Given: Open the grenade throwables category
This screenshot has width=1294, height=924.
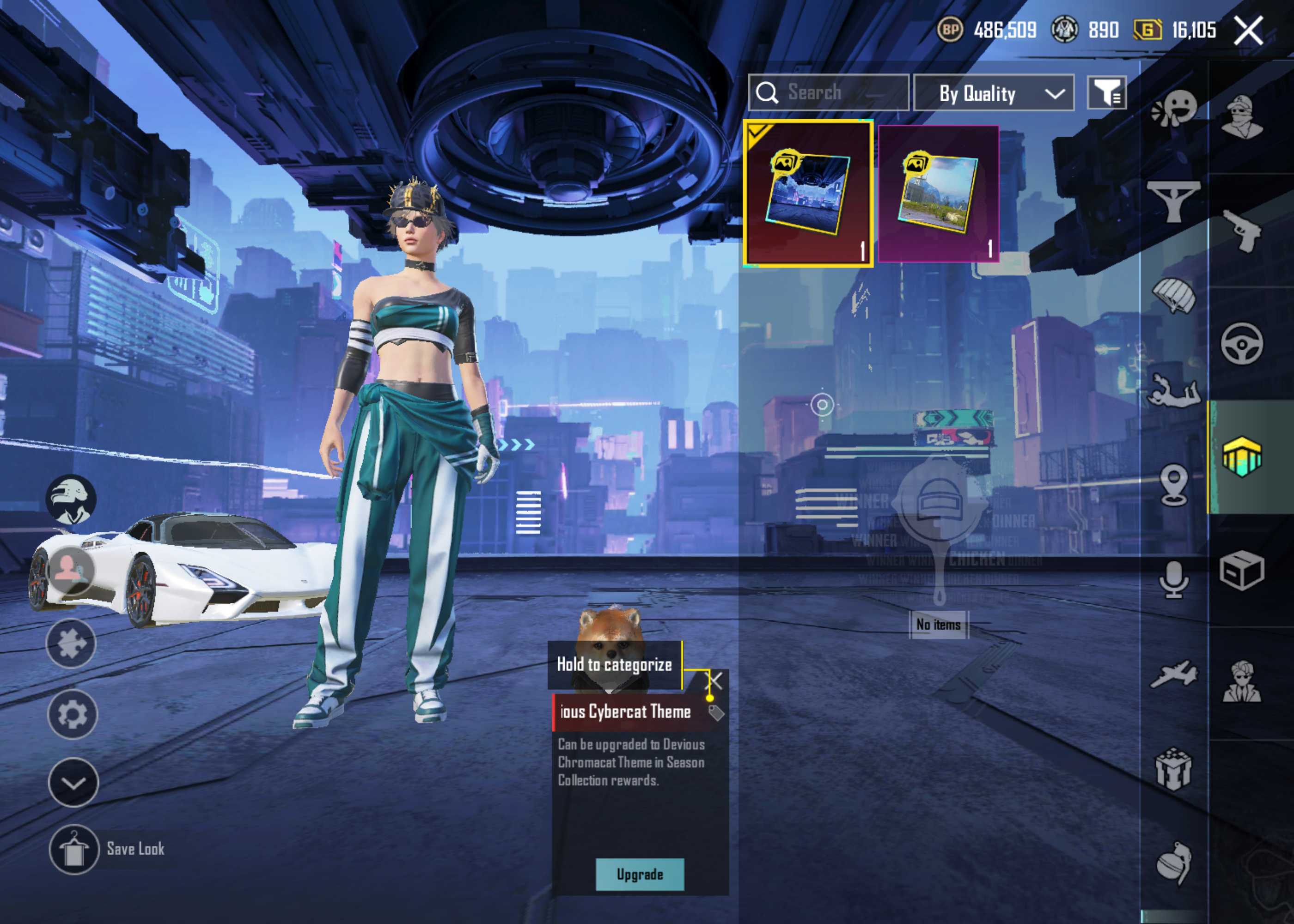Looking at the screenshot, I should point(1173,863).
